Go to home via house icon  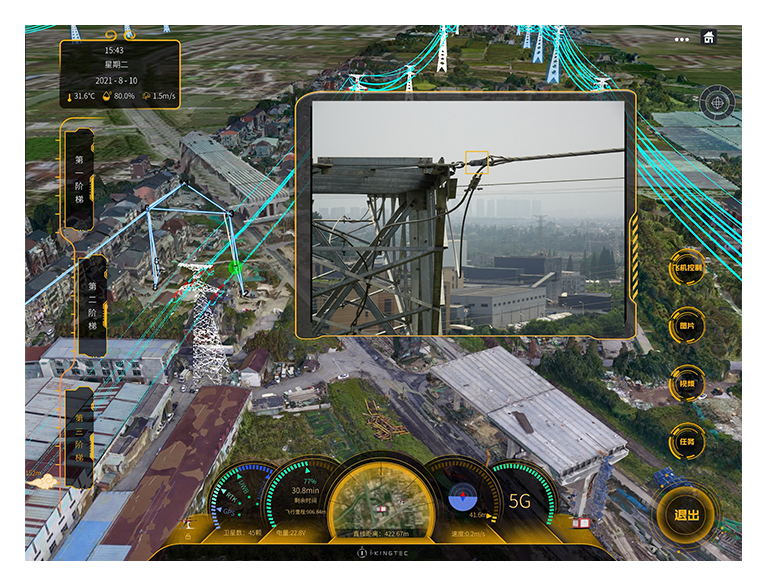point(709,38)
